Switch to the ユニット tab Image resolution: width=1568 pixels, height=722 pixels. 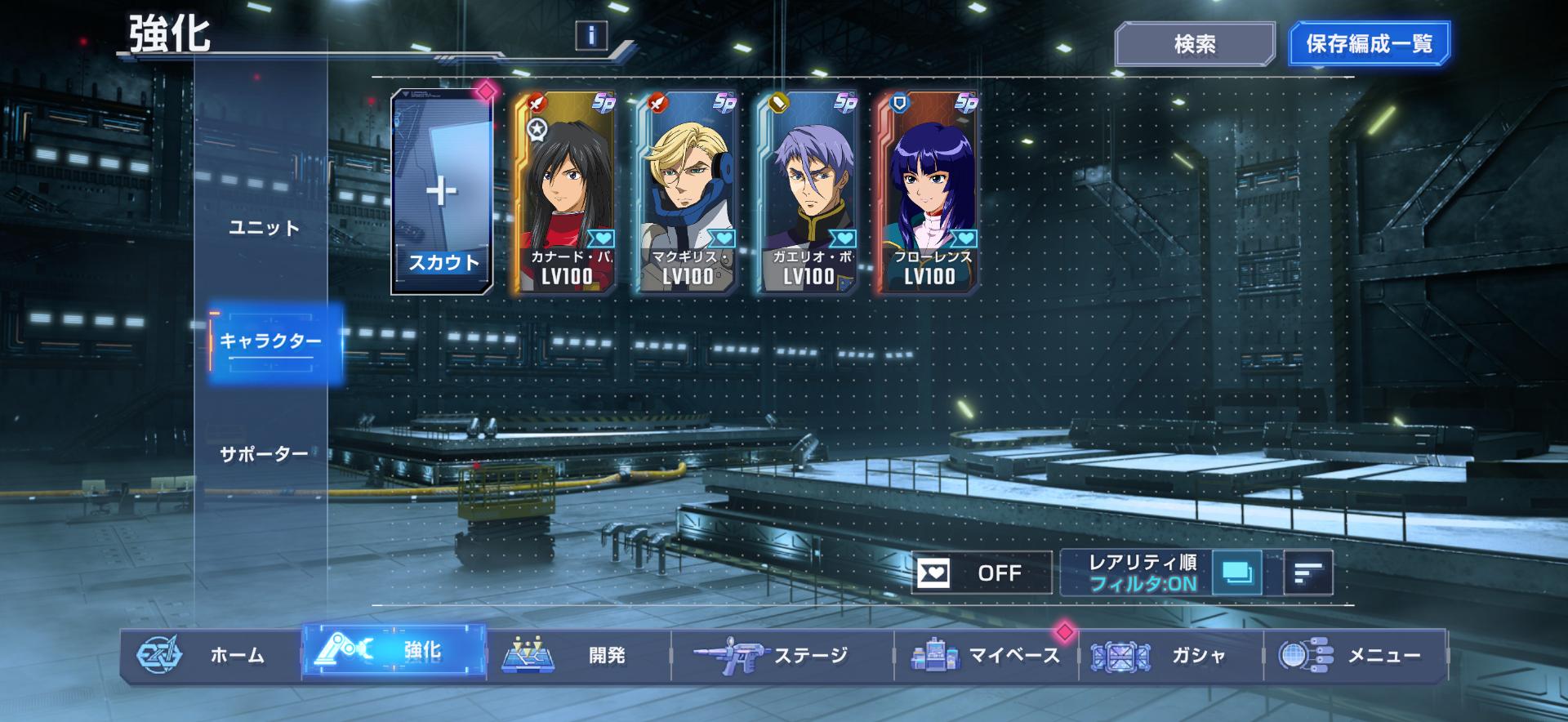point(264,228)
